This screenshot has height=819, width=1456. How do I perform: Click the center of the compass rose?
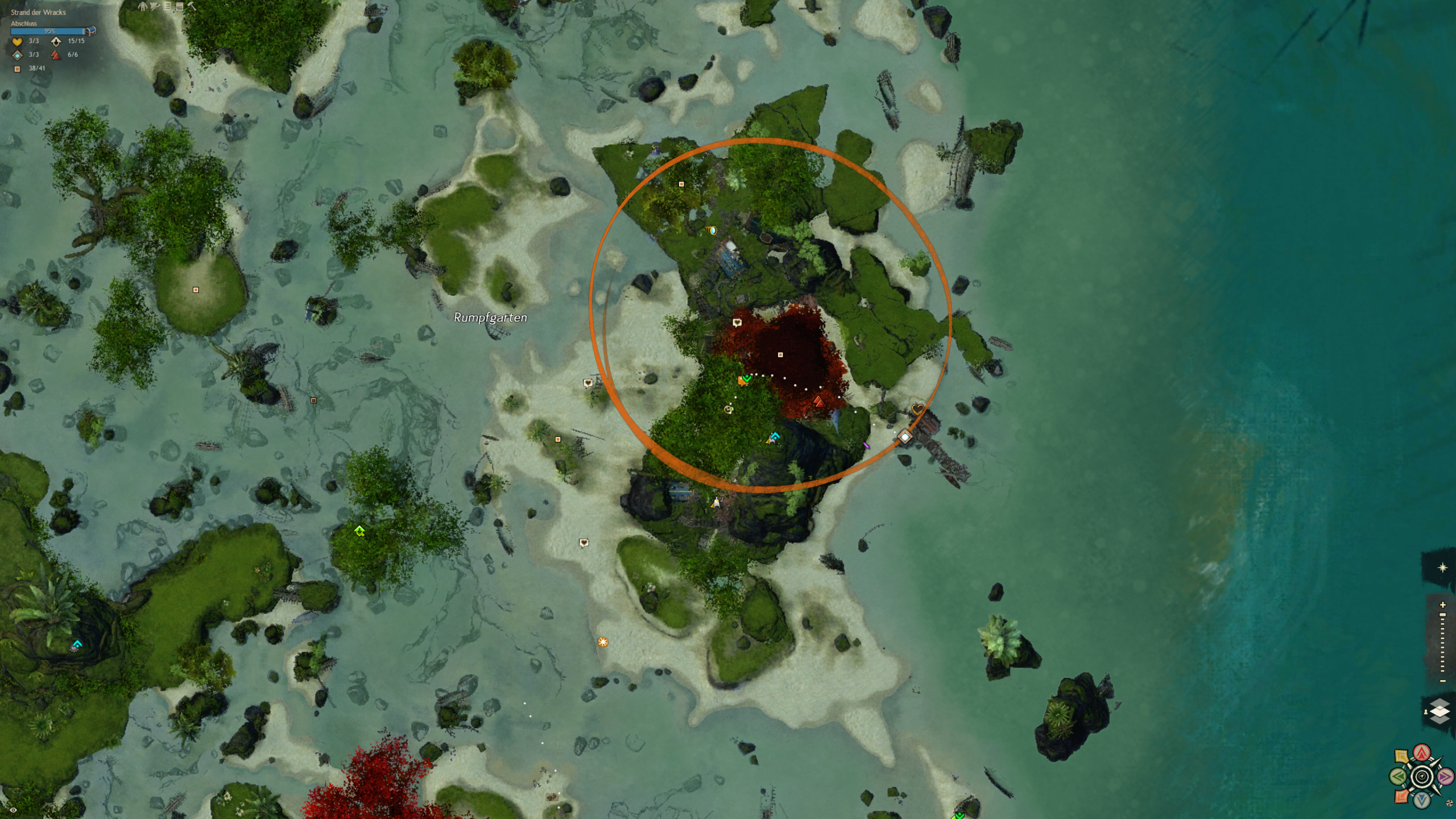pos(1422,777)
